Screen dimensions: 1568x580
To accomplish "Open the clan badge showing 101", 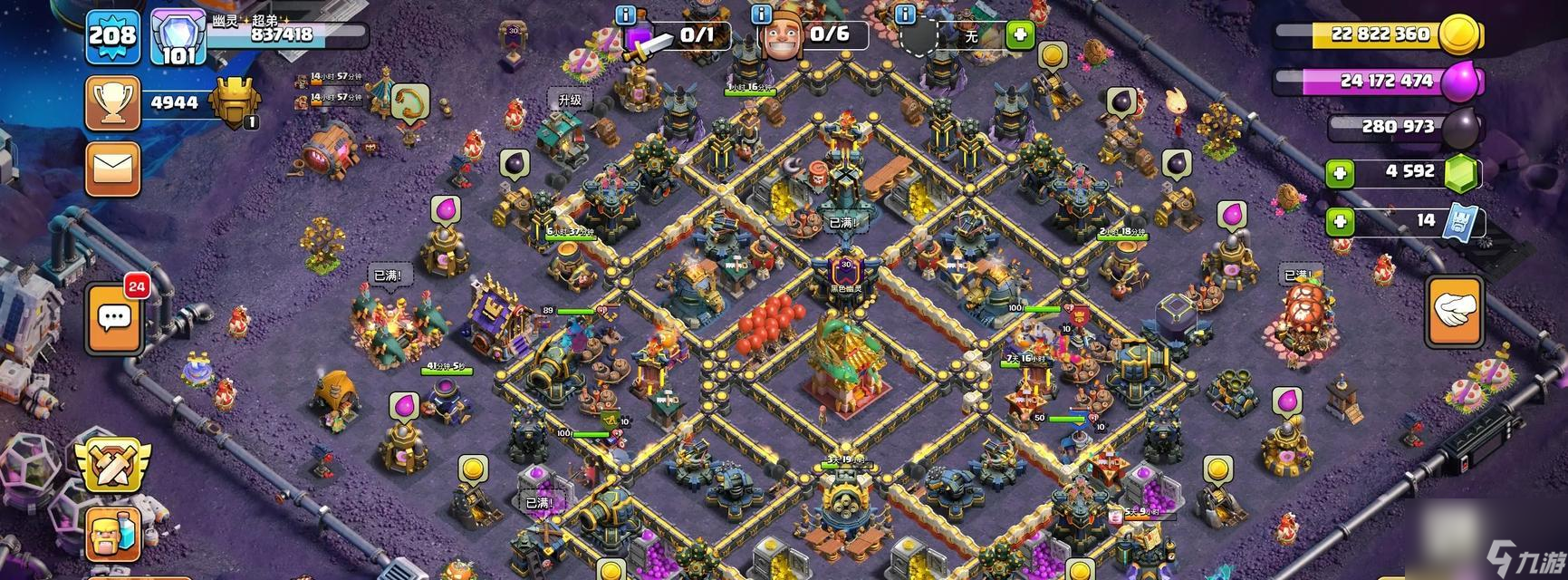I will coord(178,38).
